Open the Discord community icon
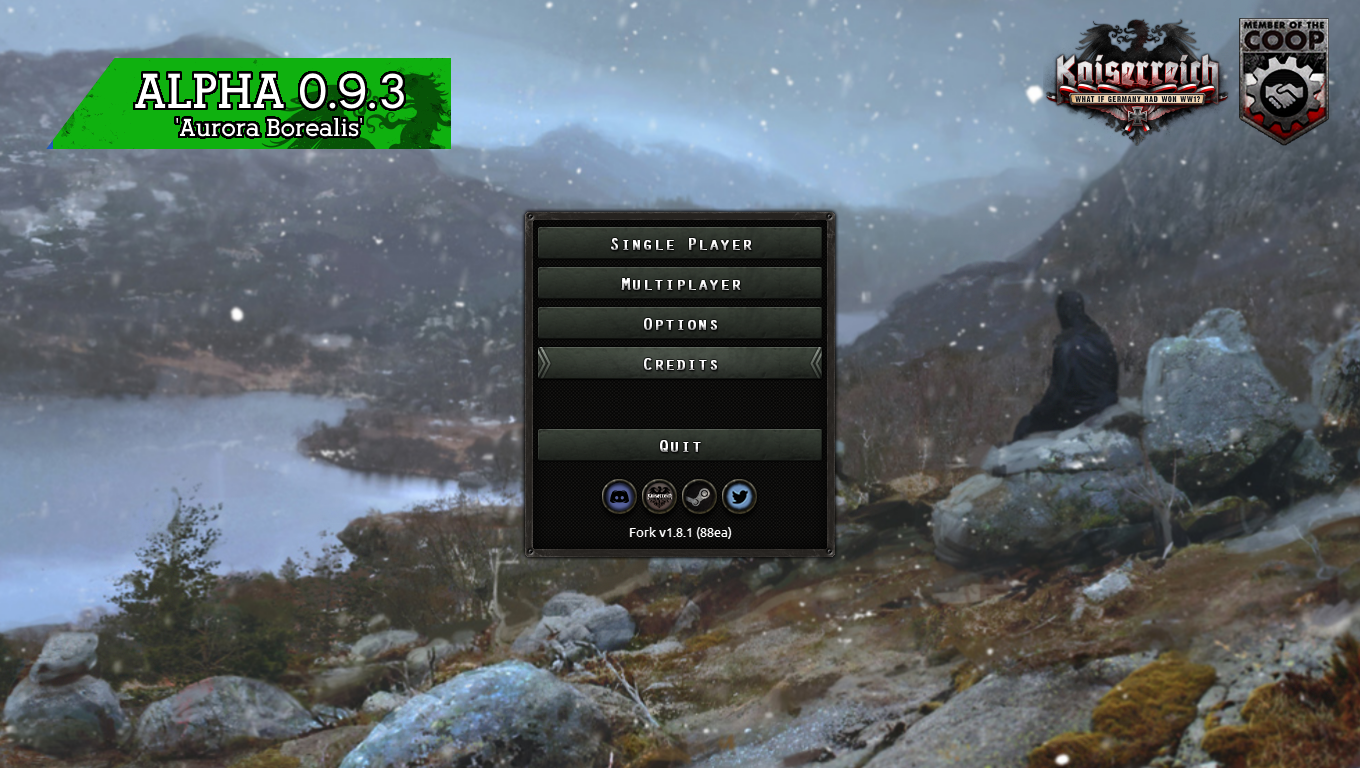Viewport: 1360px width, 768px height. 620,496
